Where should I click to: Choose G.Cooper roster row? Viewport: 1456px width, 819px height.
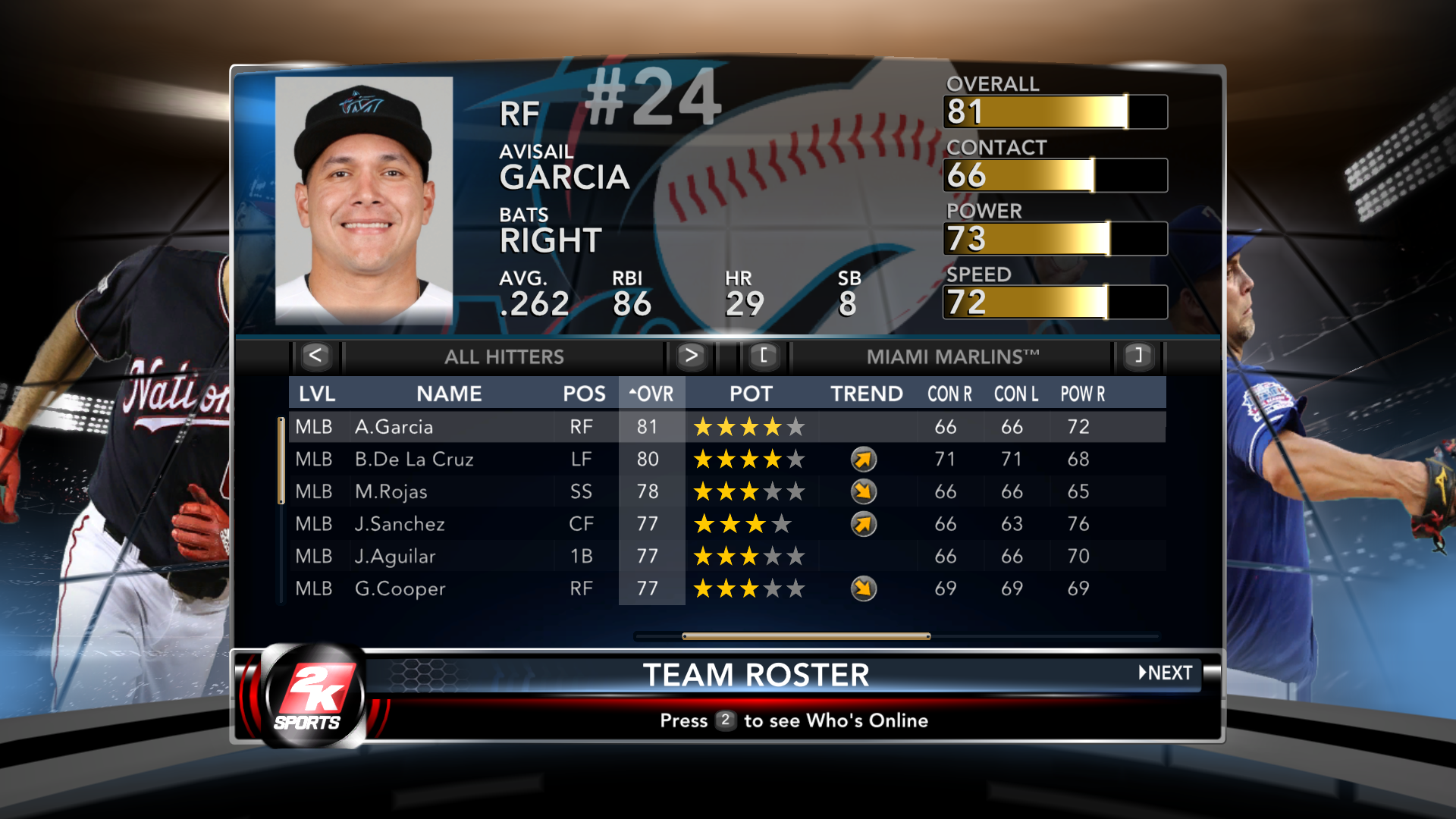[x=400, y=588]
